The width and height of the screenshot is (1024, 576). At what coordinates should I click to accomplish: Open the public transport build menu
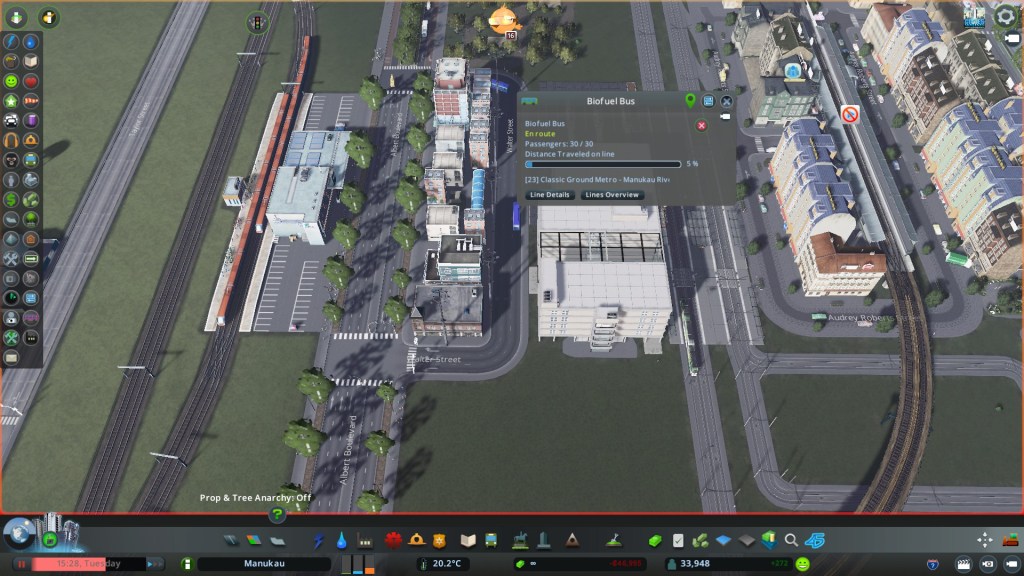point(491,540)
